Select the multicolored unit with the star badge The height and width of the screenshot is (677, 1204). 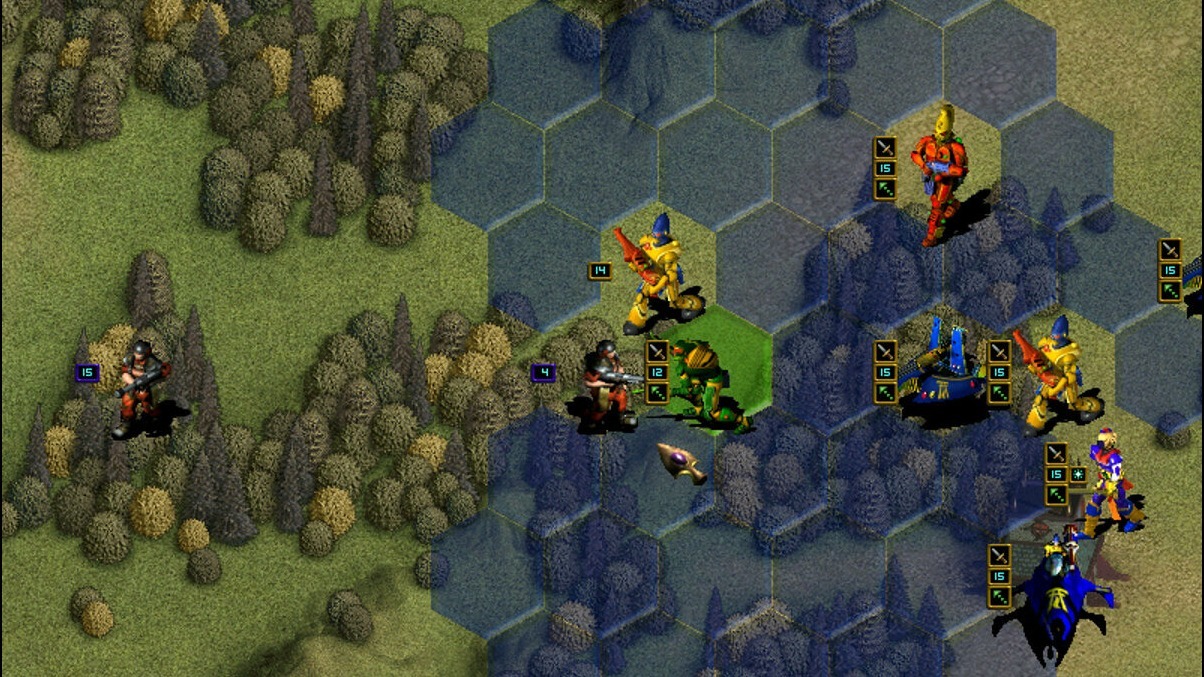coord(1109,480)
